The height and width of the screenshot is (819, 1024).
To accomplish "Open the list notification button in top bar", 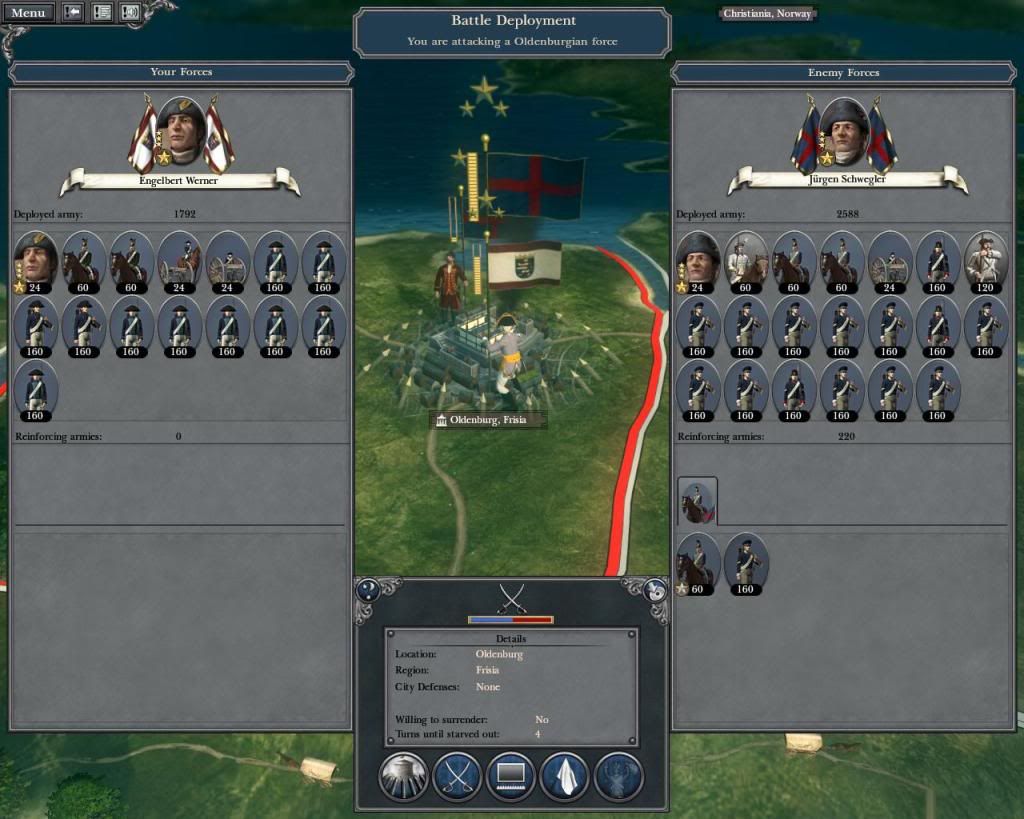I will tap(102, 13).
